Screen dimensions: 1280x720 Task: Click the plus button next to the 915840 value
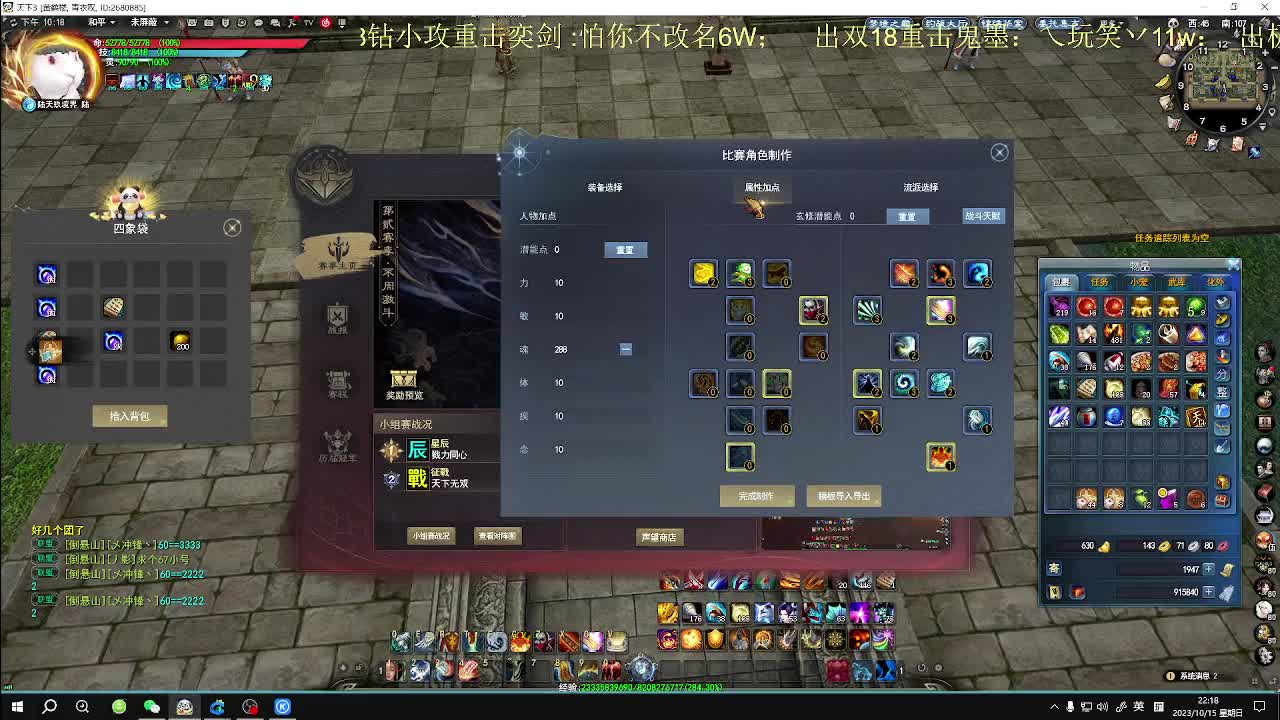tap(1208, 591)
